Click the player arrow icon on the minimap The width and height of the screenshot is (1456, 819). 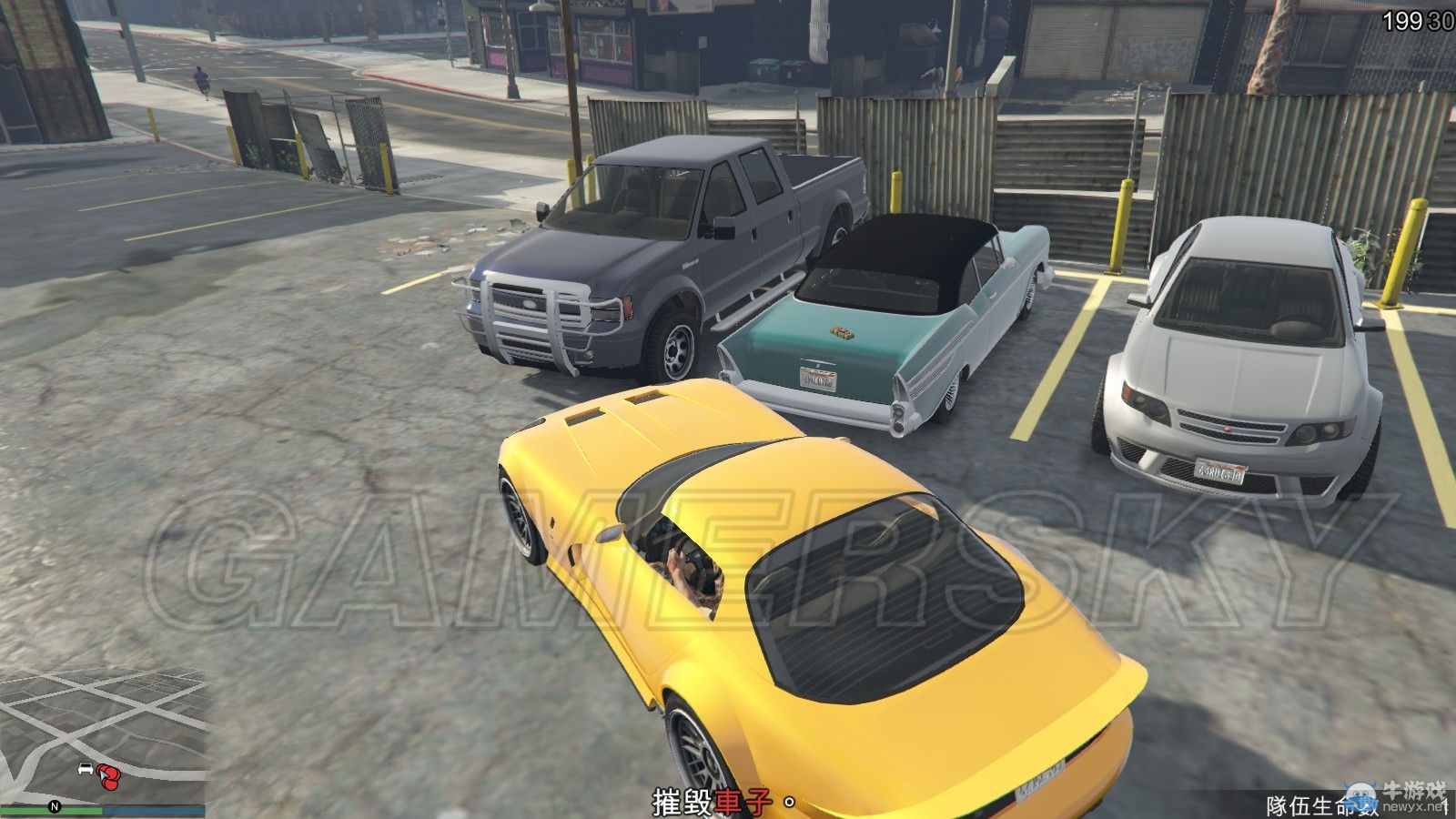tap(103, 774)
